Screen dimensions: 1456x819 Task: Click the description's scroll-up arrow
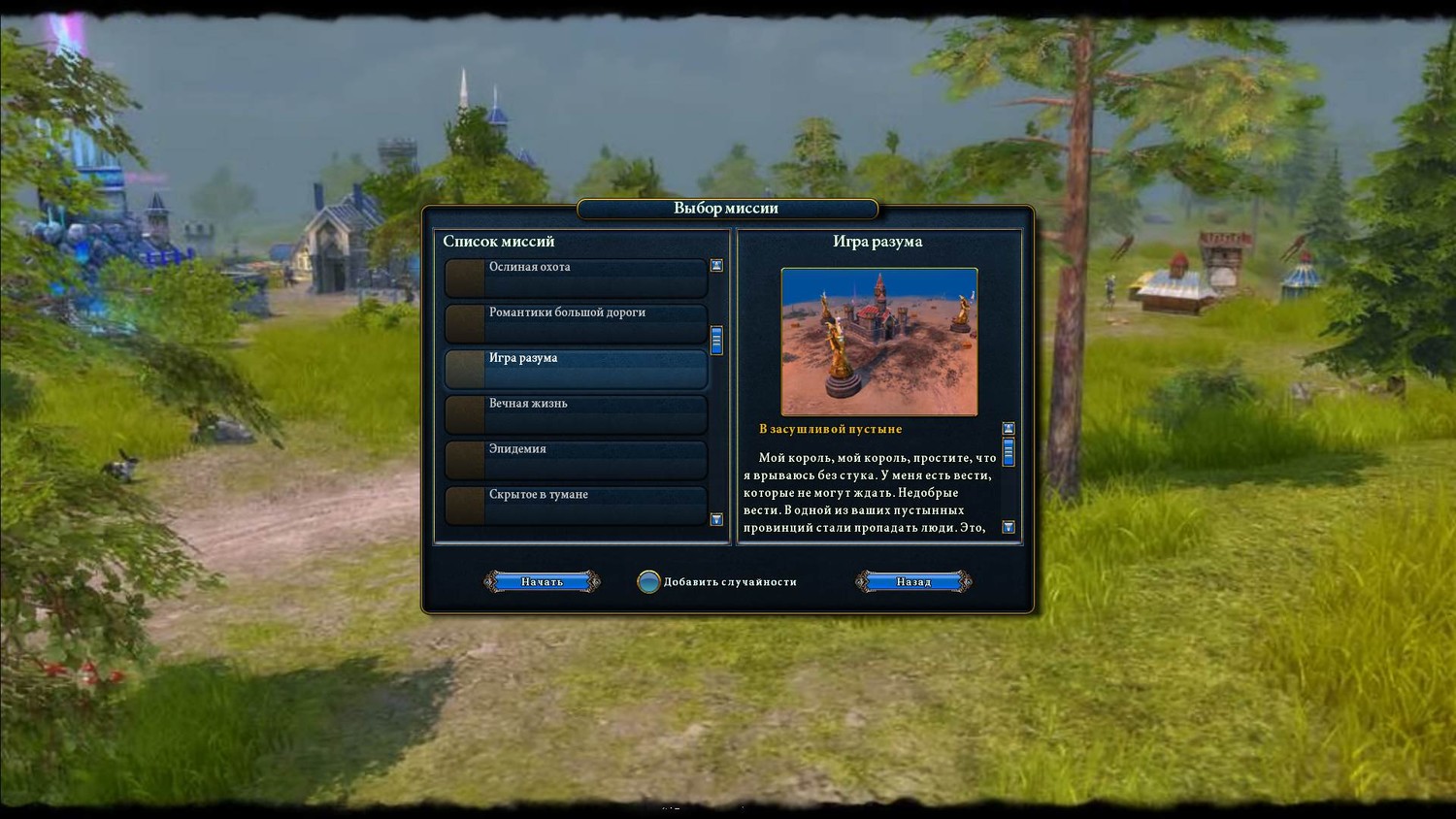click(x=1009, y=429)
